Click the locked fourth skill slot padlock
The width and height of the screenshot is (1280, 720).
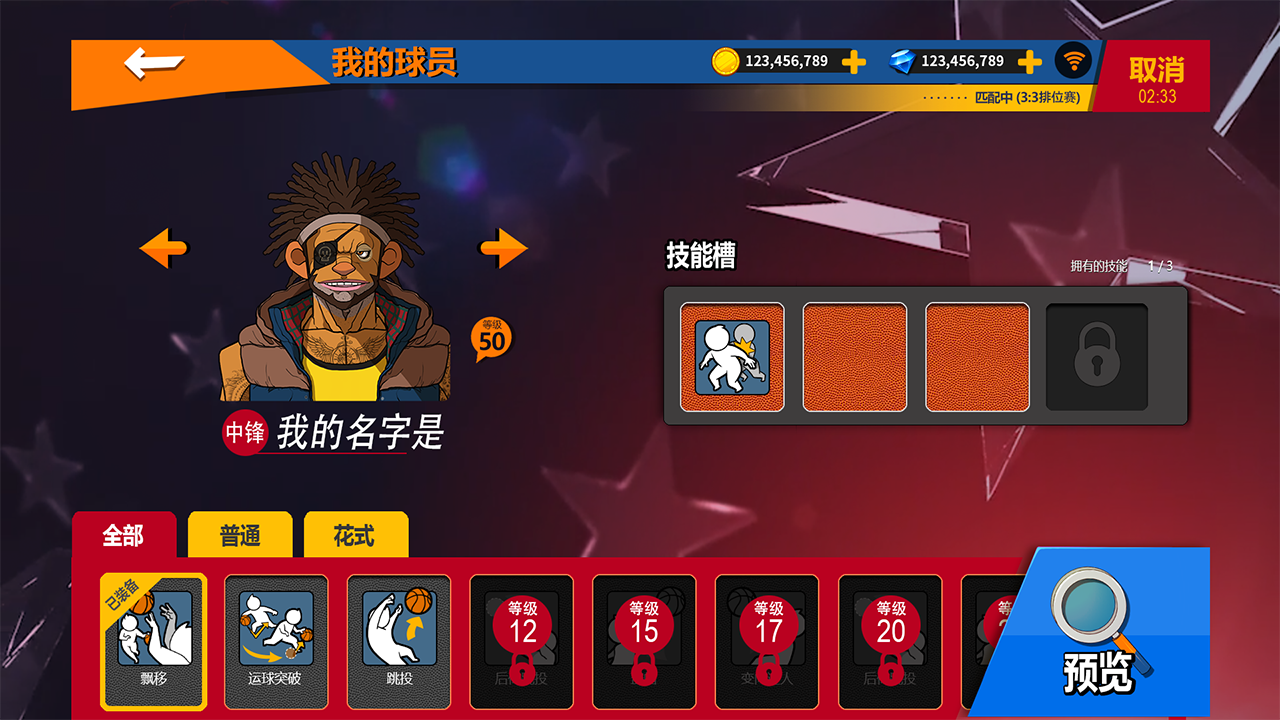1095,356
